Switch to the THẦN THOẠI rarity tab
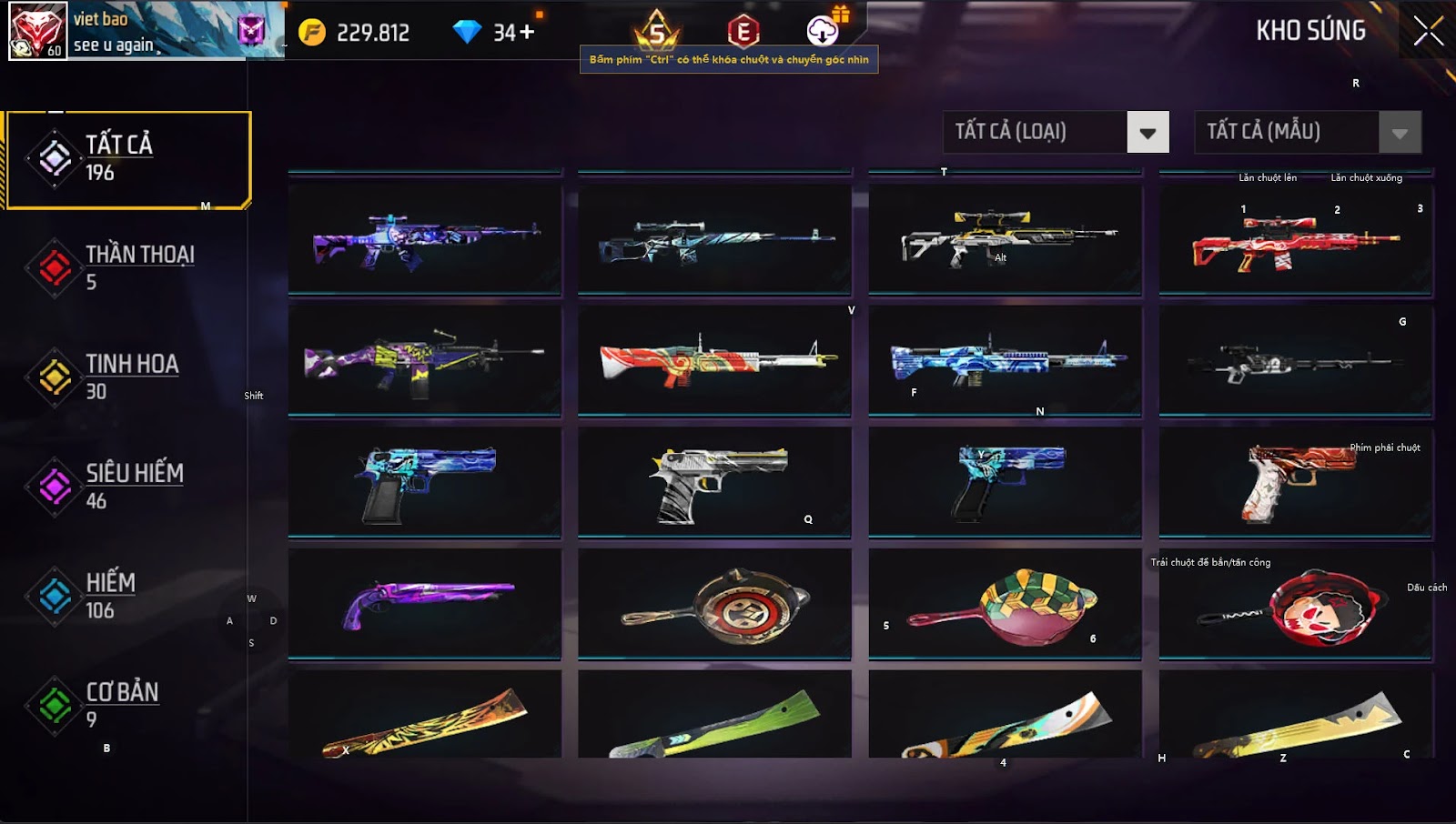The image size is (1456, 824). tap(127, 267)
